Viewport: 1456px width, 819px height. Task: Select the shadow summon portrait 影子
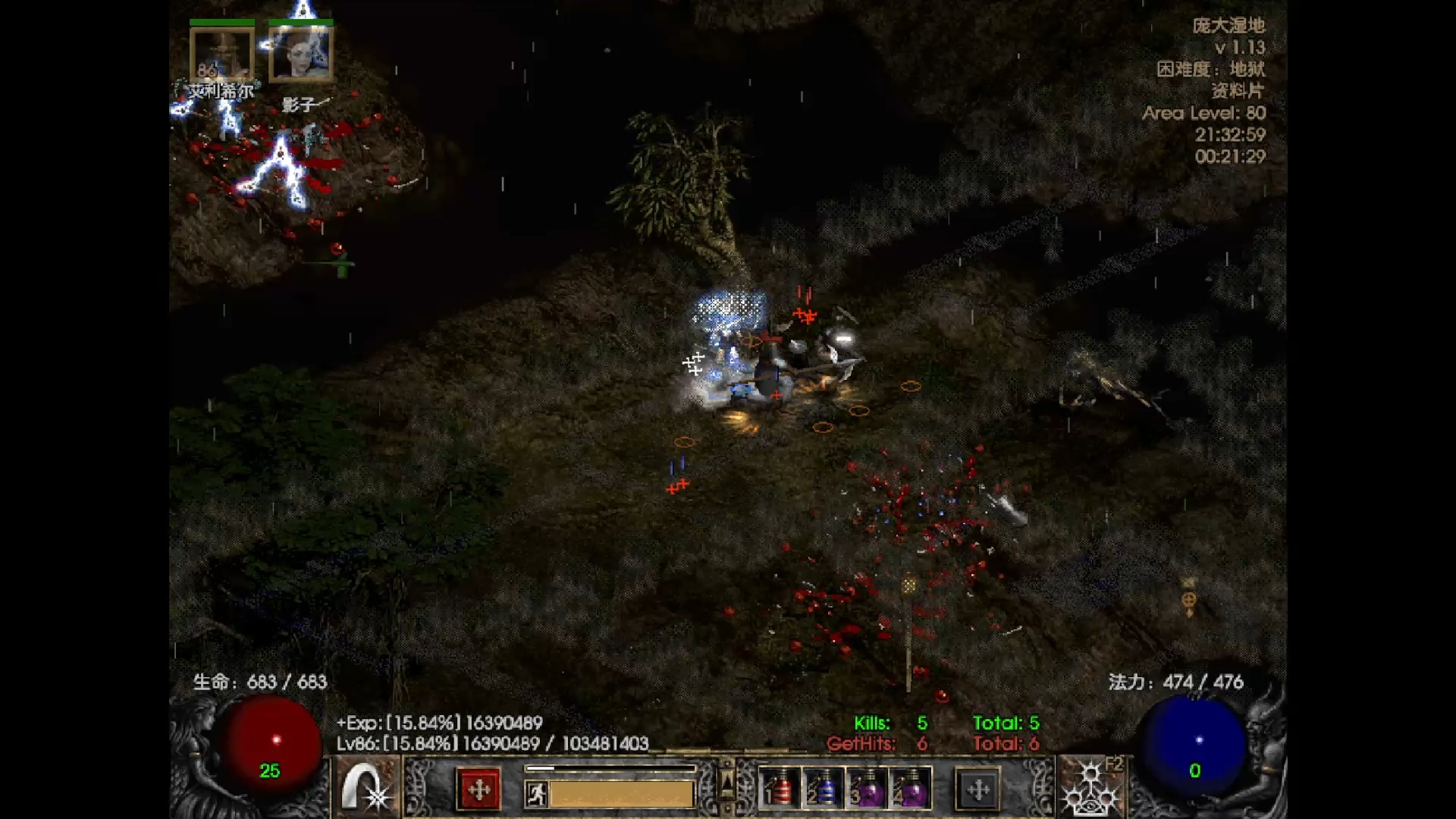click(x=301, y=55)
